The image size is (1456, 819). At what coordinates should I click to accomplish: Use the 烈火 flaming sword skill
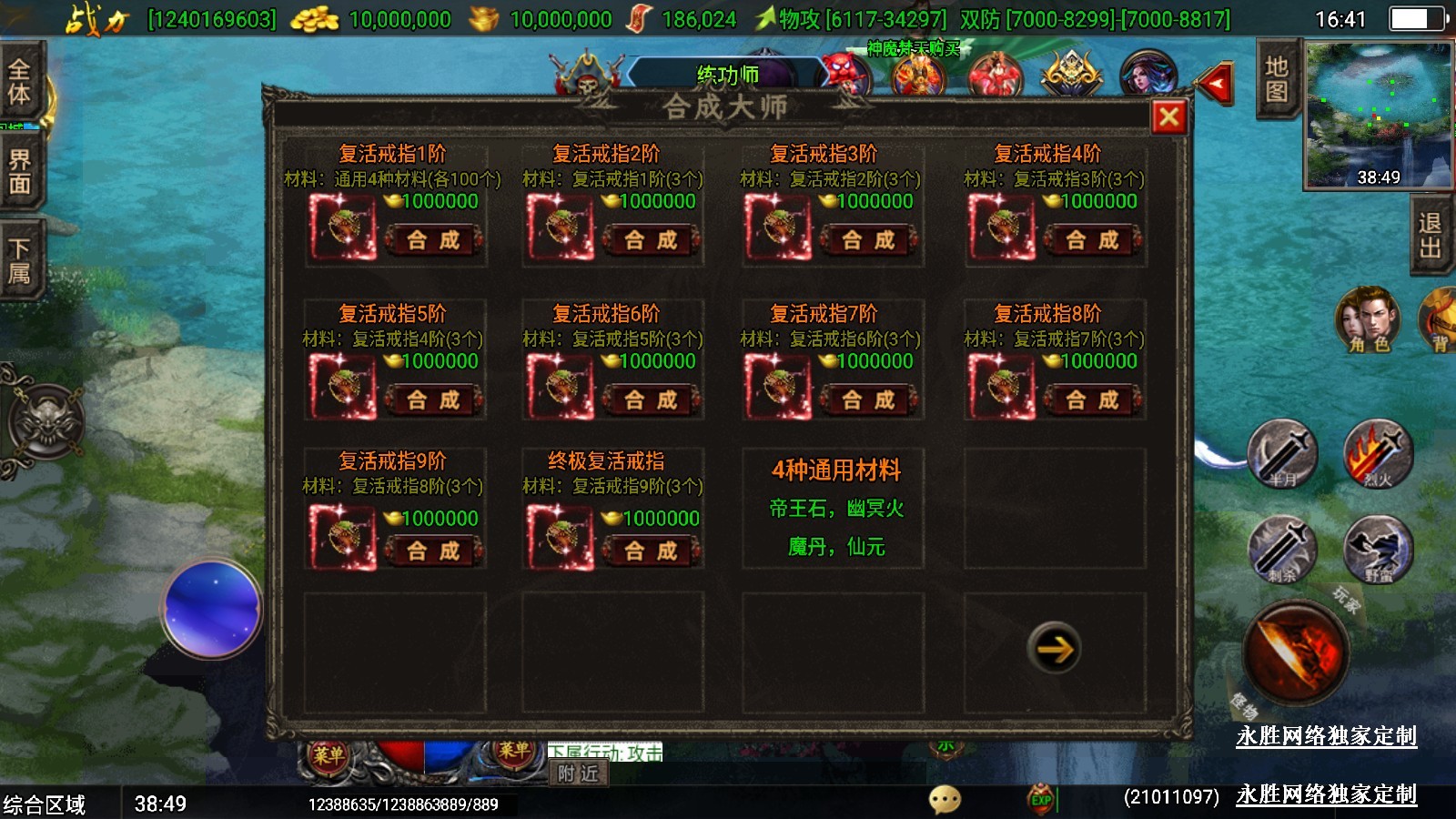coord(1378,454)
